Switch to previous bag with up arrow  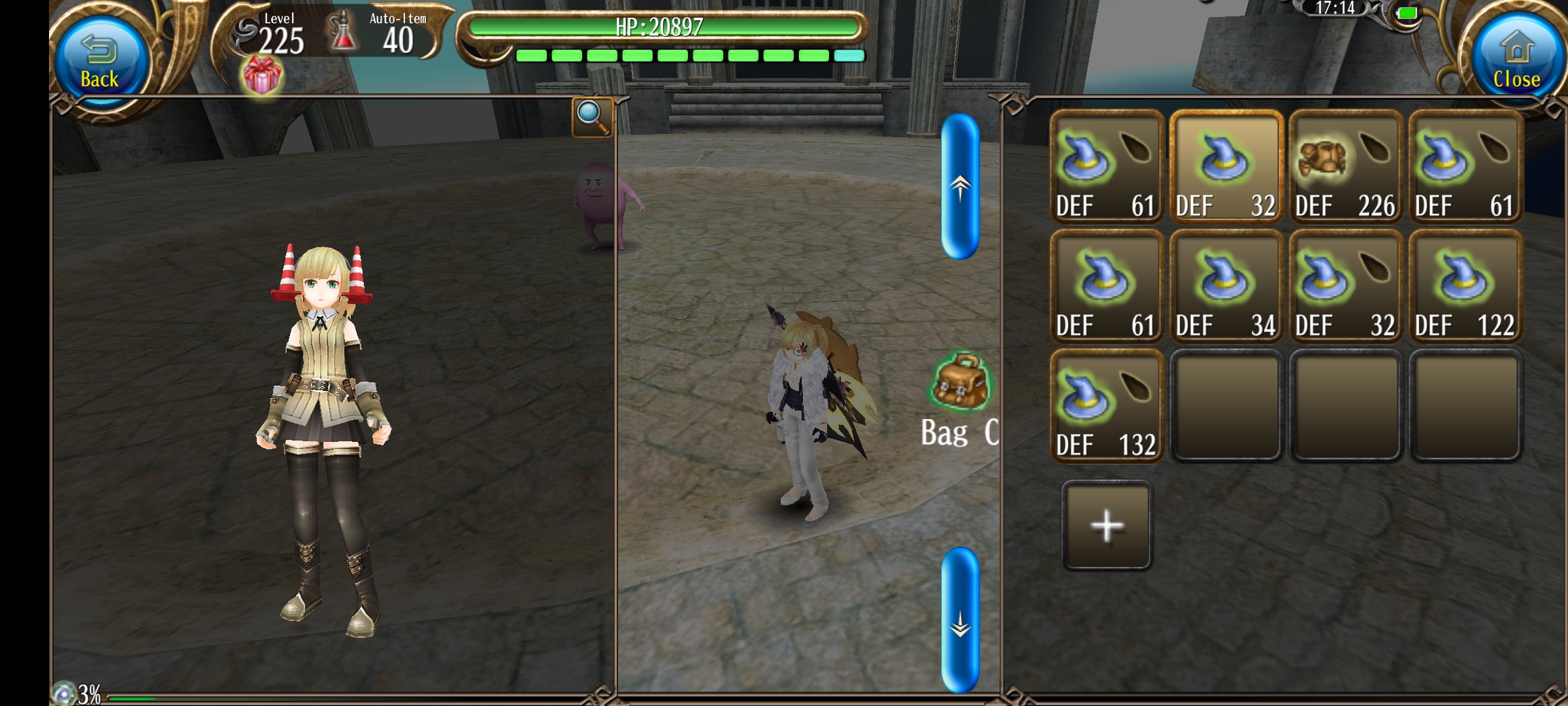tap(960, 187)
